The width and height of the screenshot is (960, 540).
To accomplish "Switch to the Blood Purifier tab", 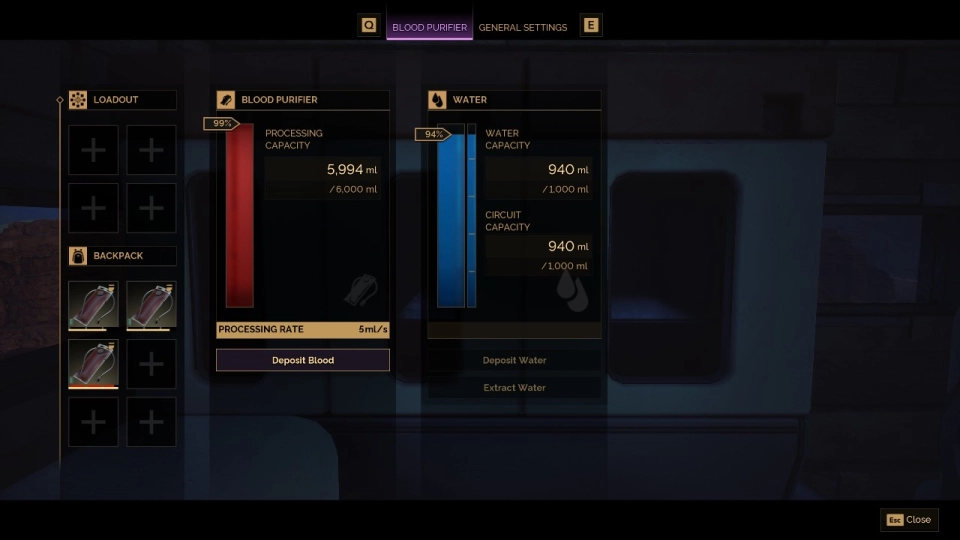I will point(429,27).
